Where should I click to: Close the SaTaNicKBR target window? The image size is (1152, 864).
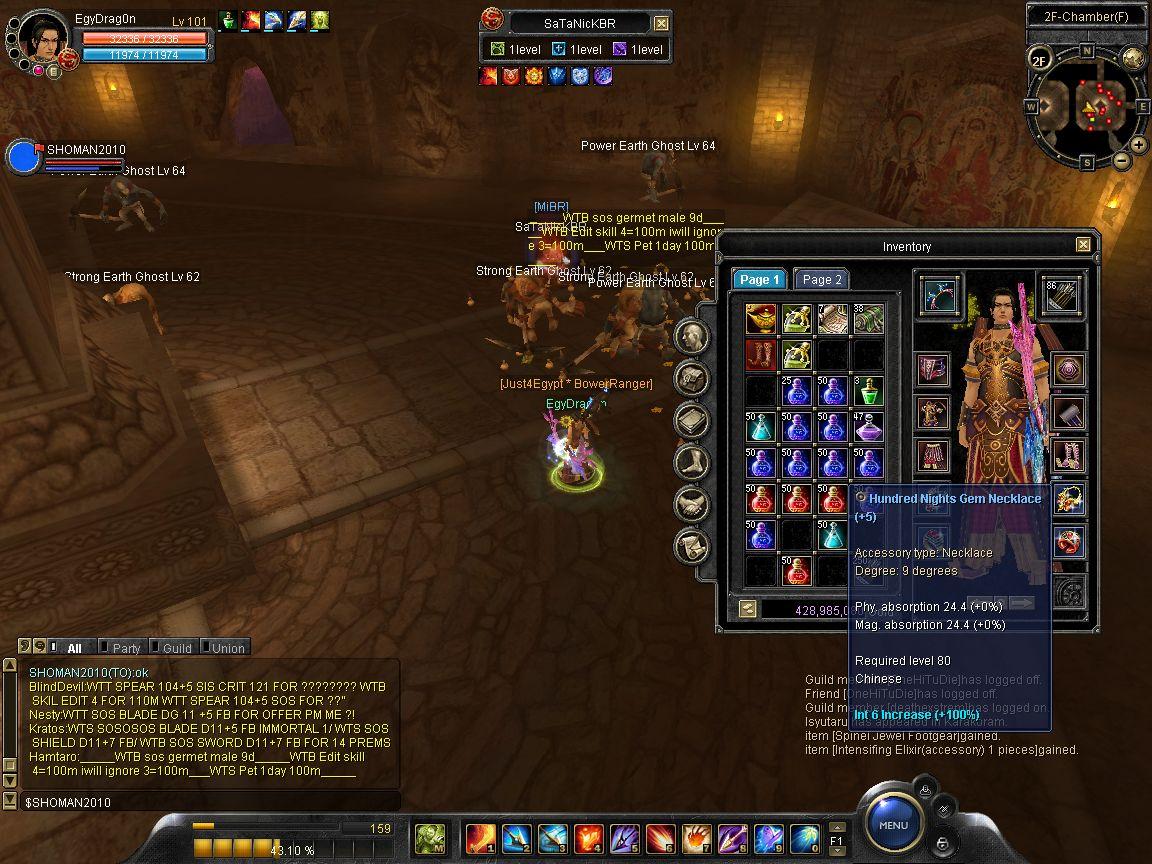pyautogui.click(x=661, y=23)
